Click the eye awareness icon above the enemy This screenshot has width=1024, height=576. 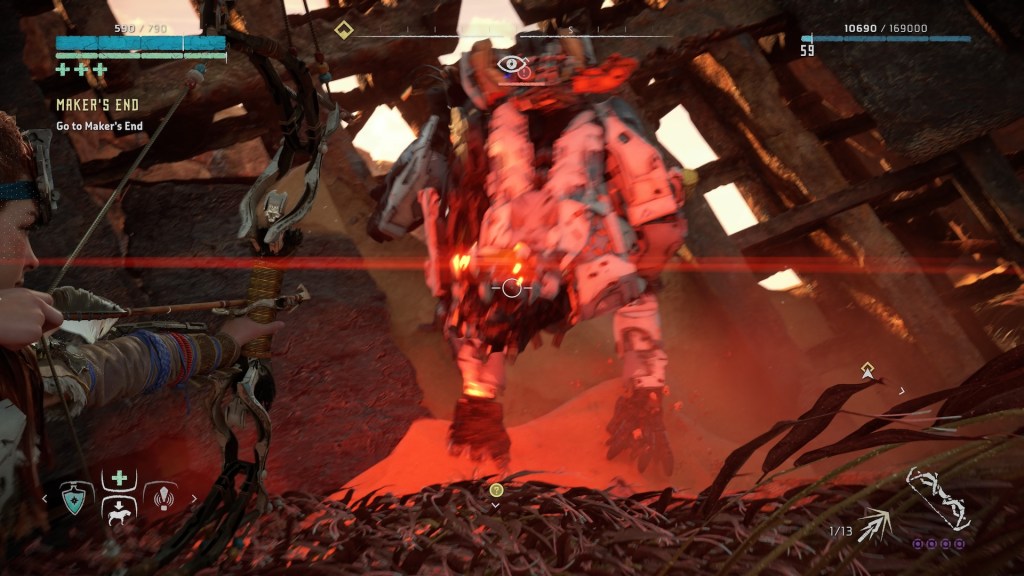tap(510, 64)
